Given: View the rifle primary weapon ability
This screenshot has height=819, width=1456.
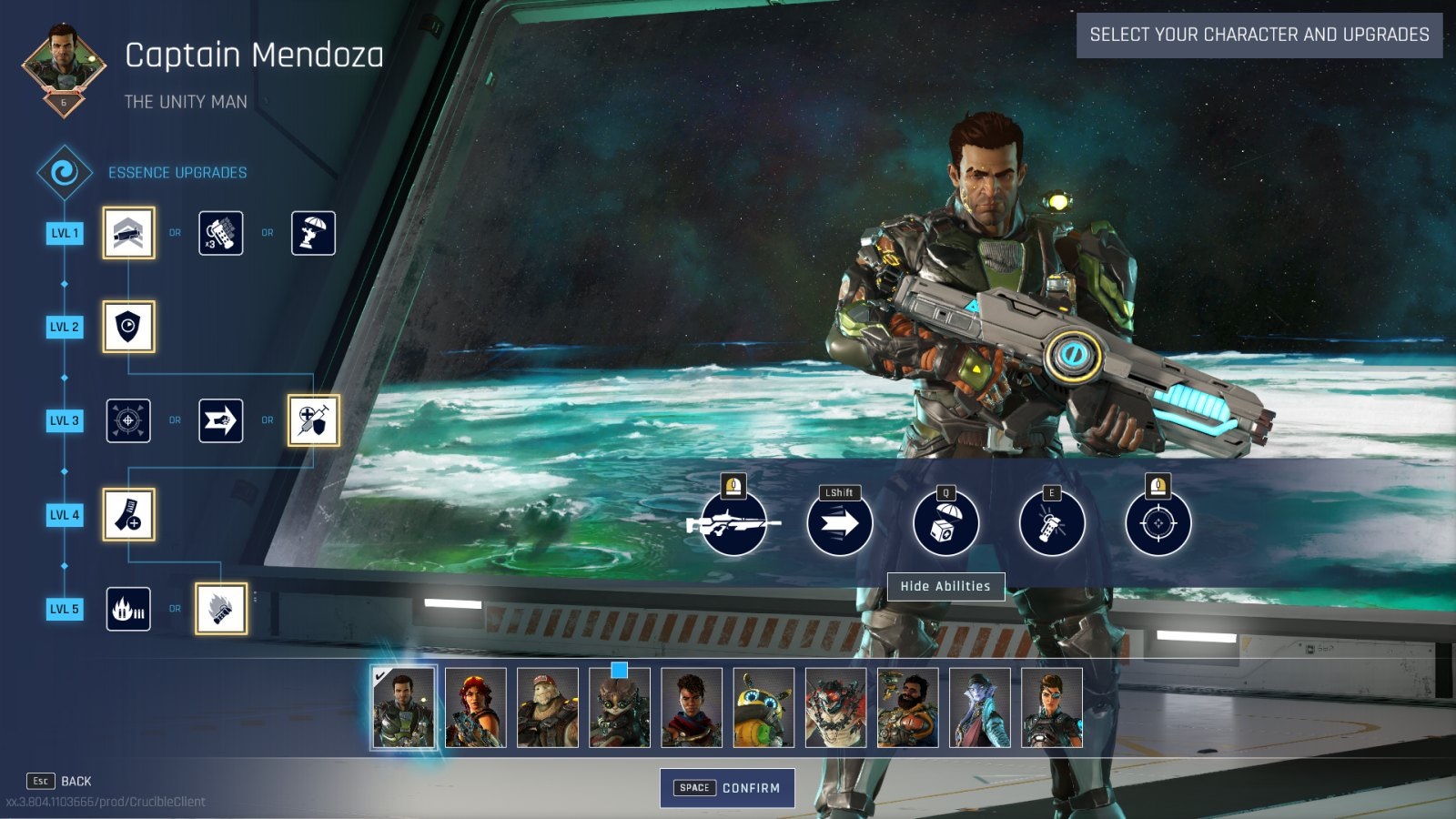Looking at the screenshot, I should click(x=733, y=523).
